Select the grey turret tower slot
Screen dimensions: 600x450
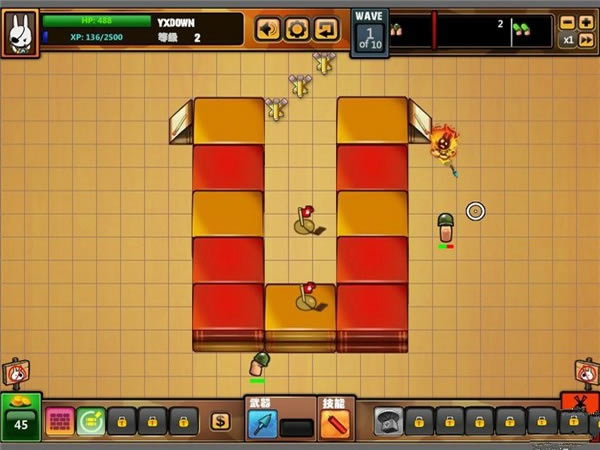[x=389, y=421]
